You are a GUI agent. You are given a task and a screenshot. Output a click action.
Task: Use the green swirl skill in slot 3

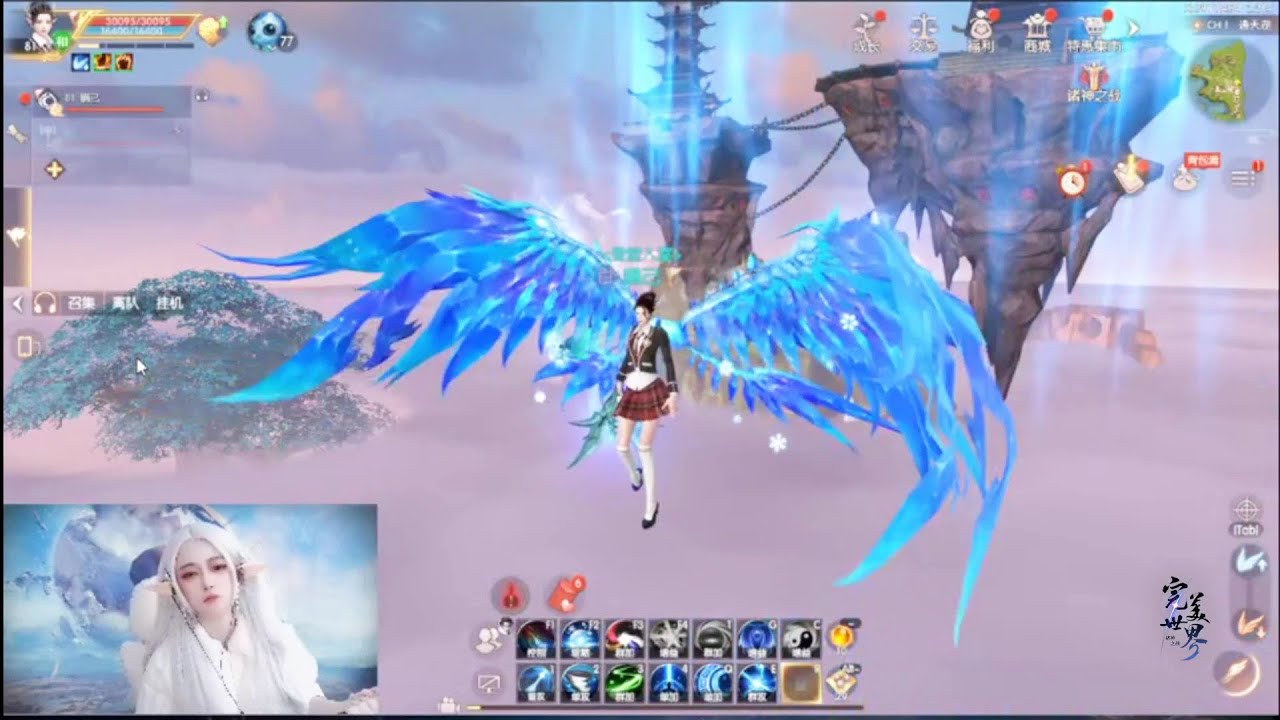point(624,682)
